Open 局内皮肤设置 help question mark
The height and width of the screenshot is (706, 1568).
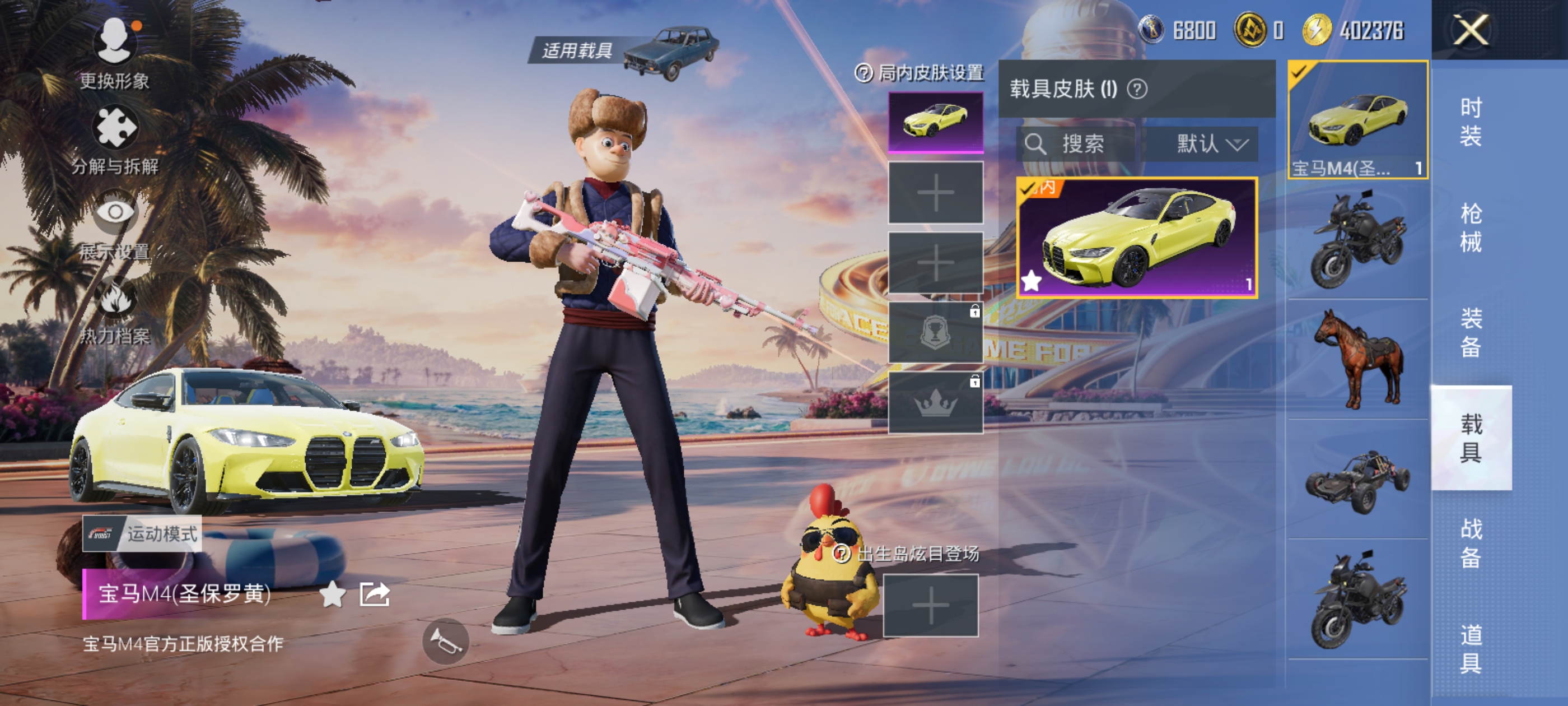(864, 74)
